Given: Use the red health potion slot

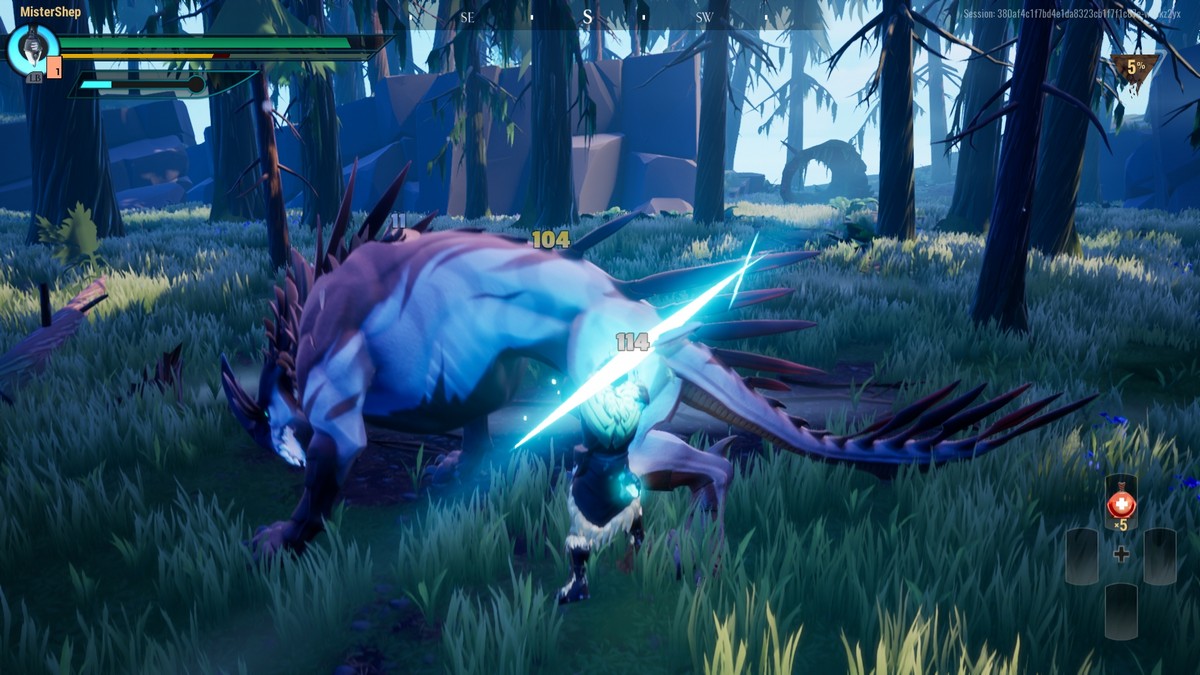Looking at the screenshot, I should coord(1120,503).
